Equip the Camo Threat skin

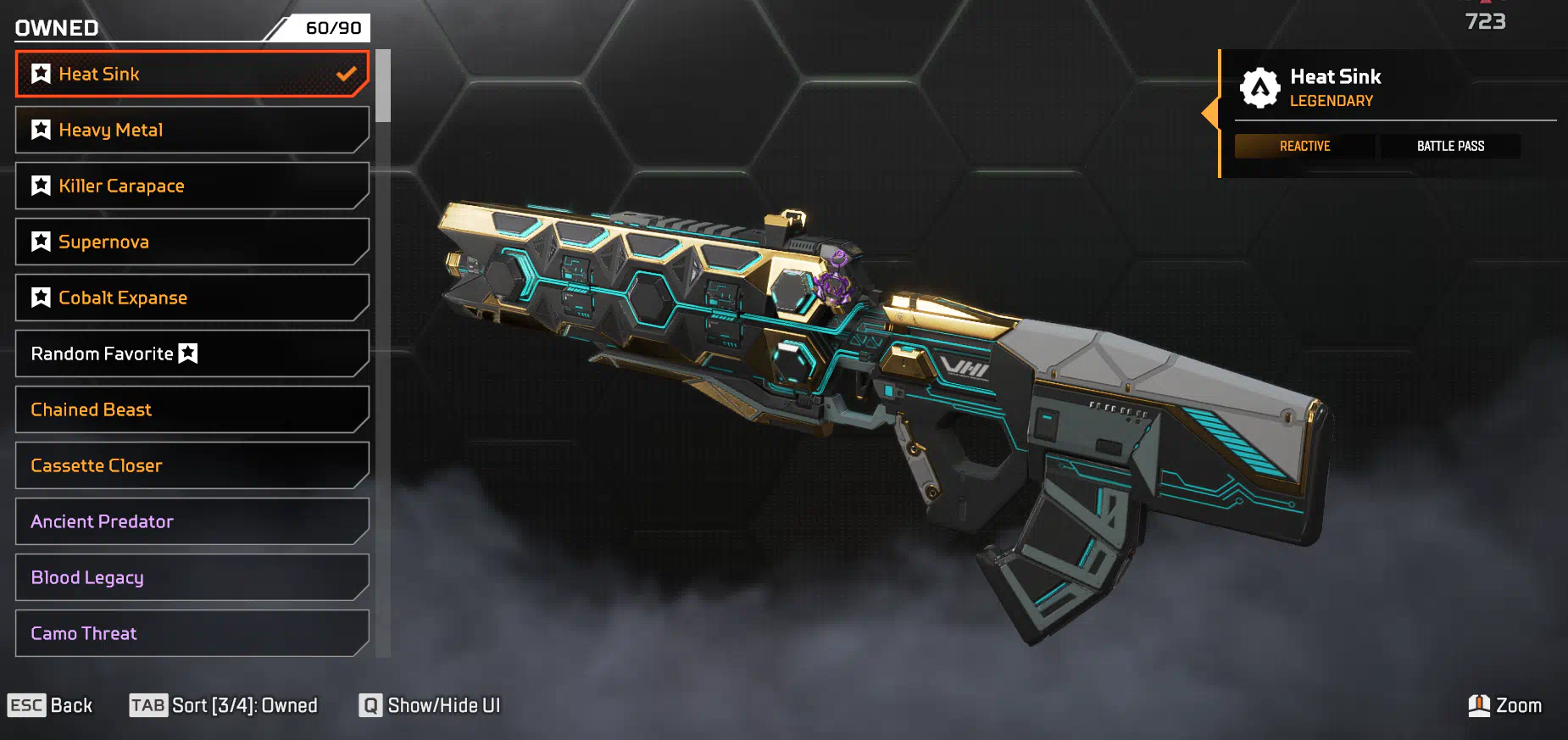click(192, 633)
